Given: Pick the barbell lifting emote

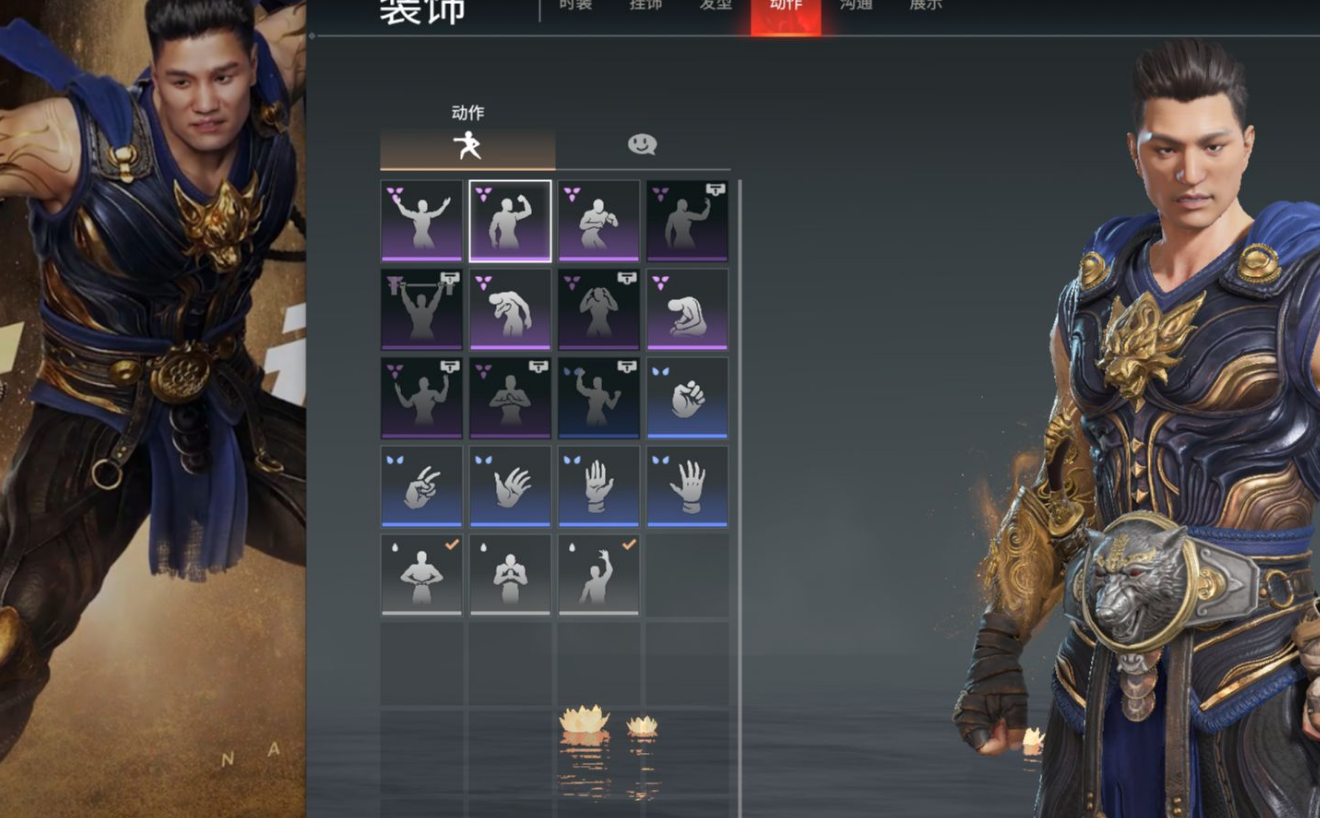Looking at the screenshot, I should tap(421, 309).
